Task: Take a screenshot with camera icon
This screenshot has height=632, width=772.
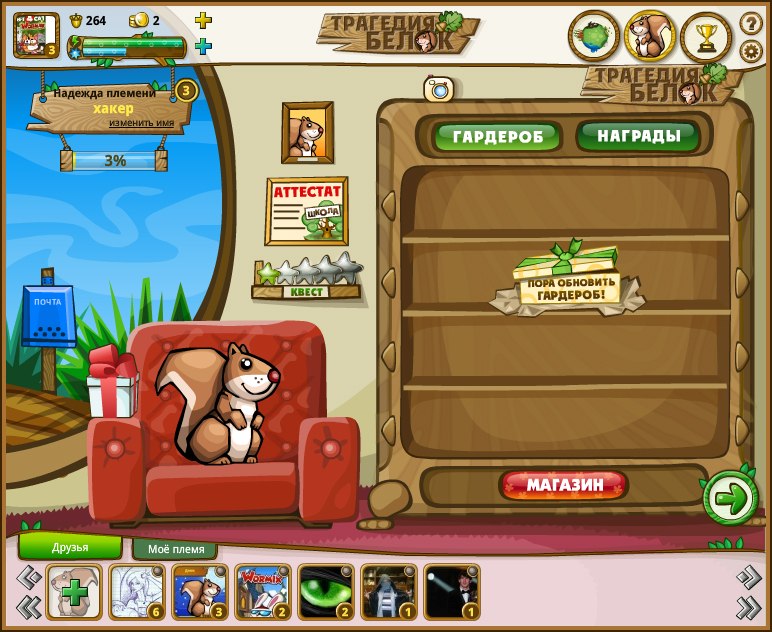Action: pos(439,89)
